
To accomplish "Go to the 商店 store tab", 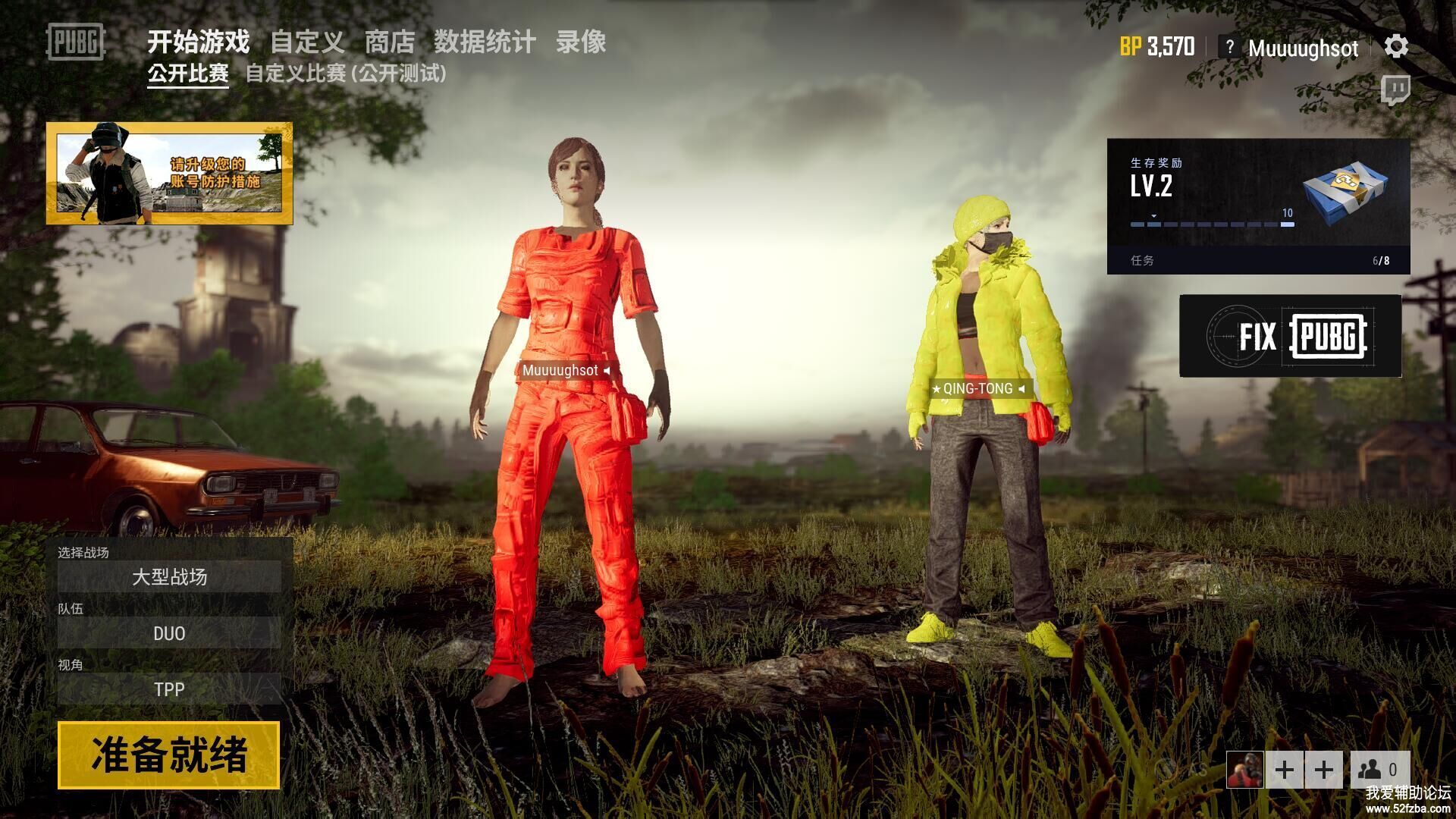I will pos(389,42).
